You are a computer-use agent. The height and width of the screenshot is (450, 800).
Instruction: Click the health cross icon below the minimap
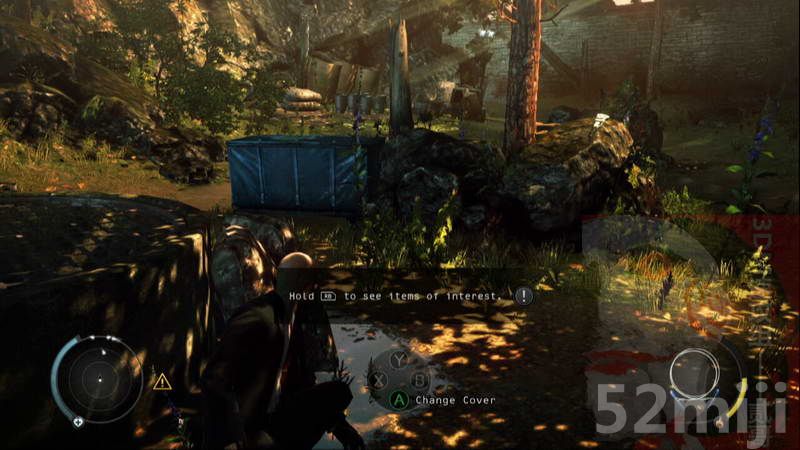point(78,422)
